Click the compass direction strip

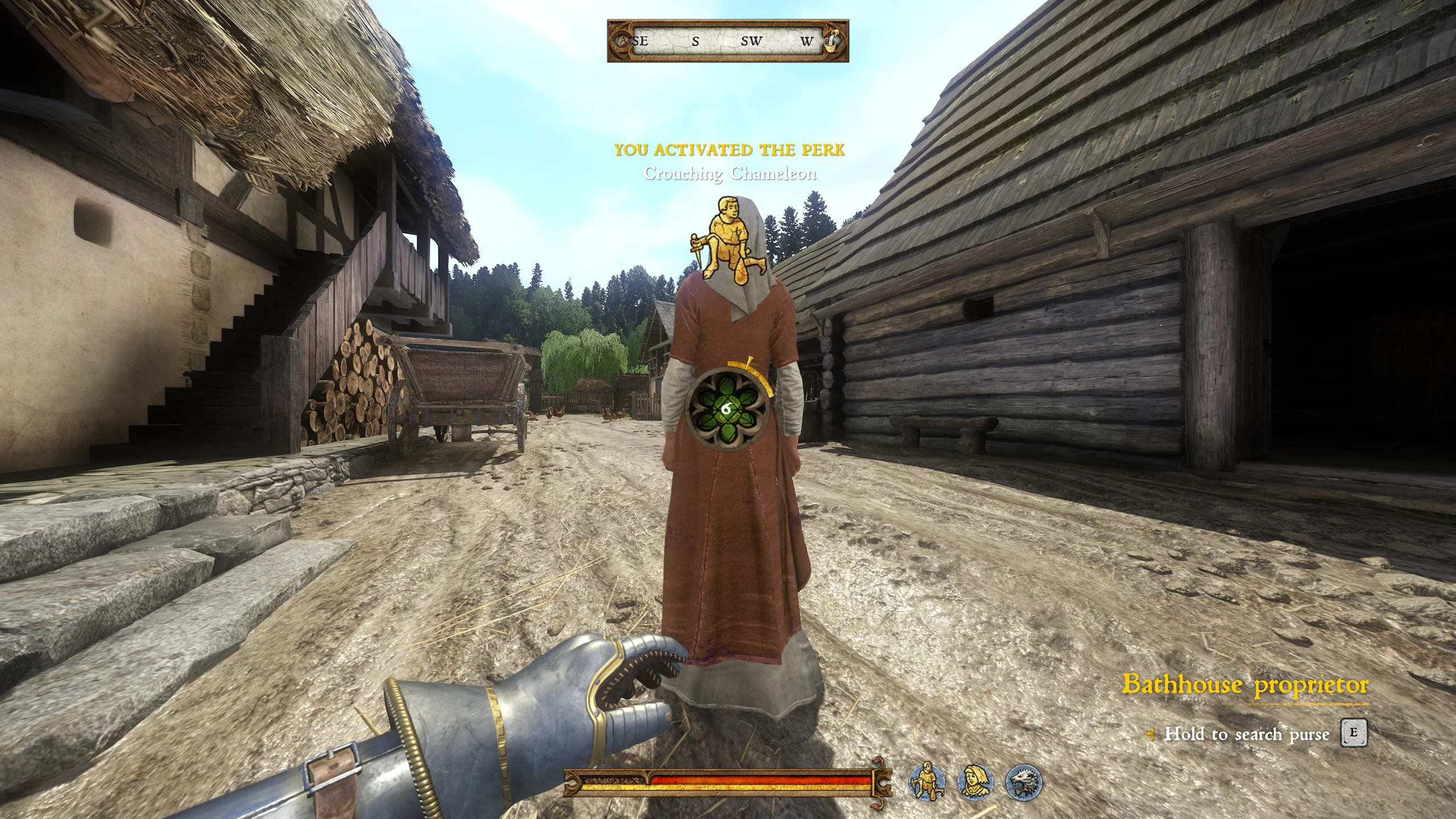728,41
